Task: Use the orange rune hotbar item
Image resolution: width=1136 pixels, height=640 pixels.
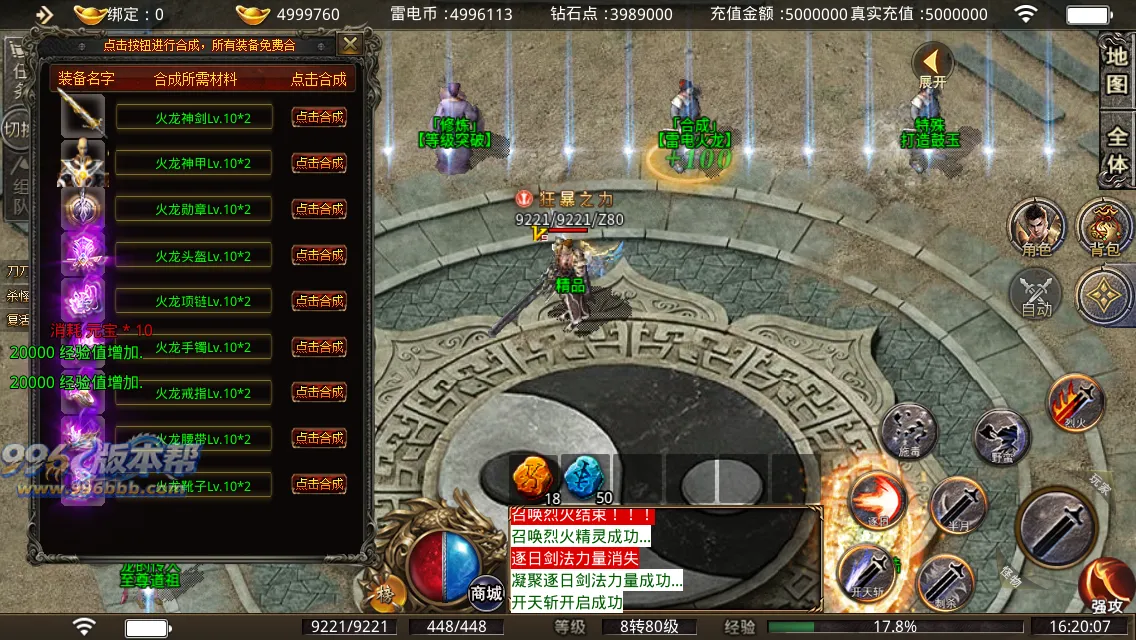Action: [x=534, y=478]
